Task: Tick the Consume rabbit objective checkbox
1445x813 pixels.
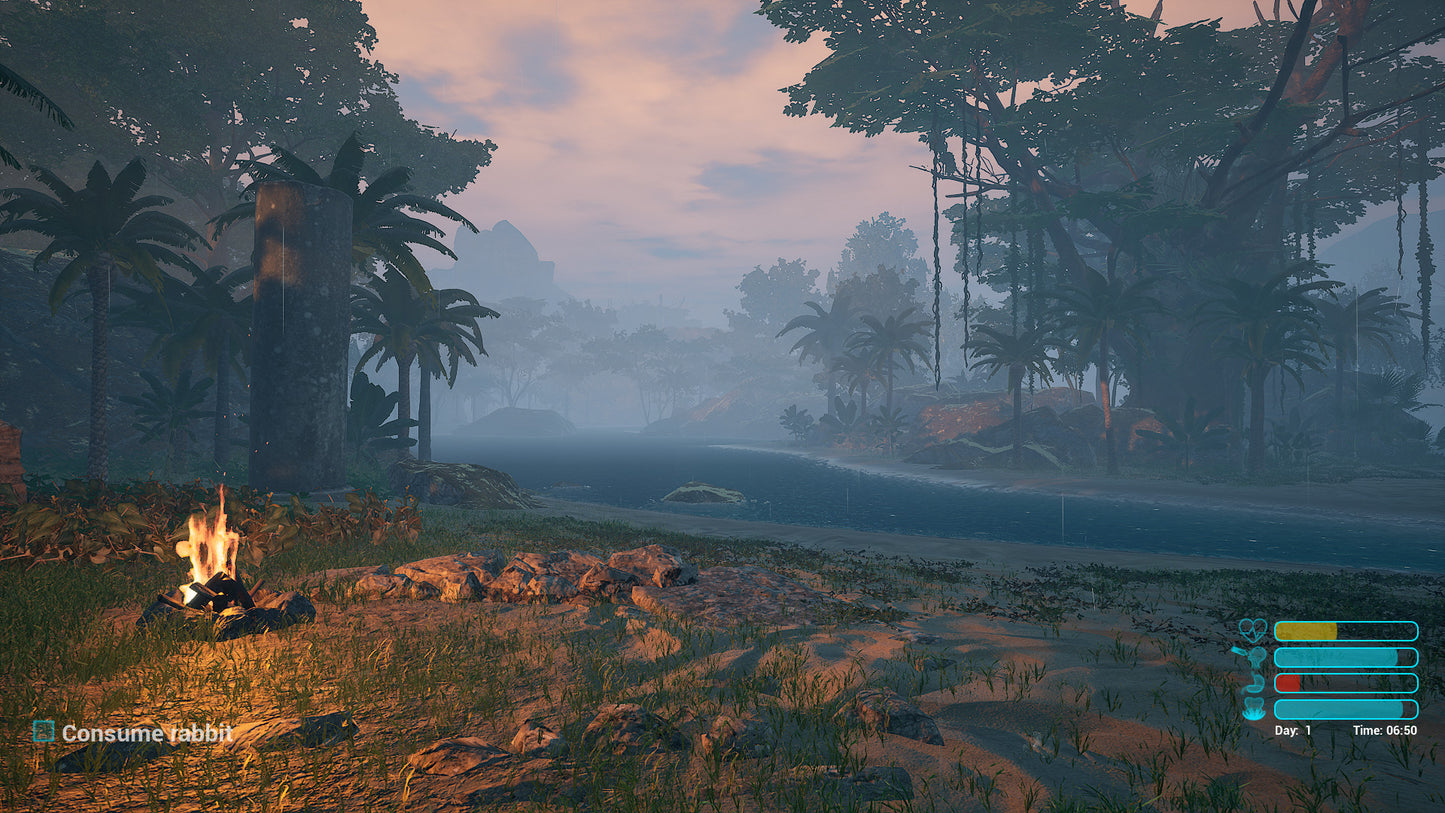Action: pyautogui.click(x=43, y=732)
